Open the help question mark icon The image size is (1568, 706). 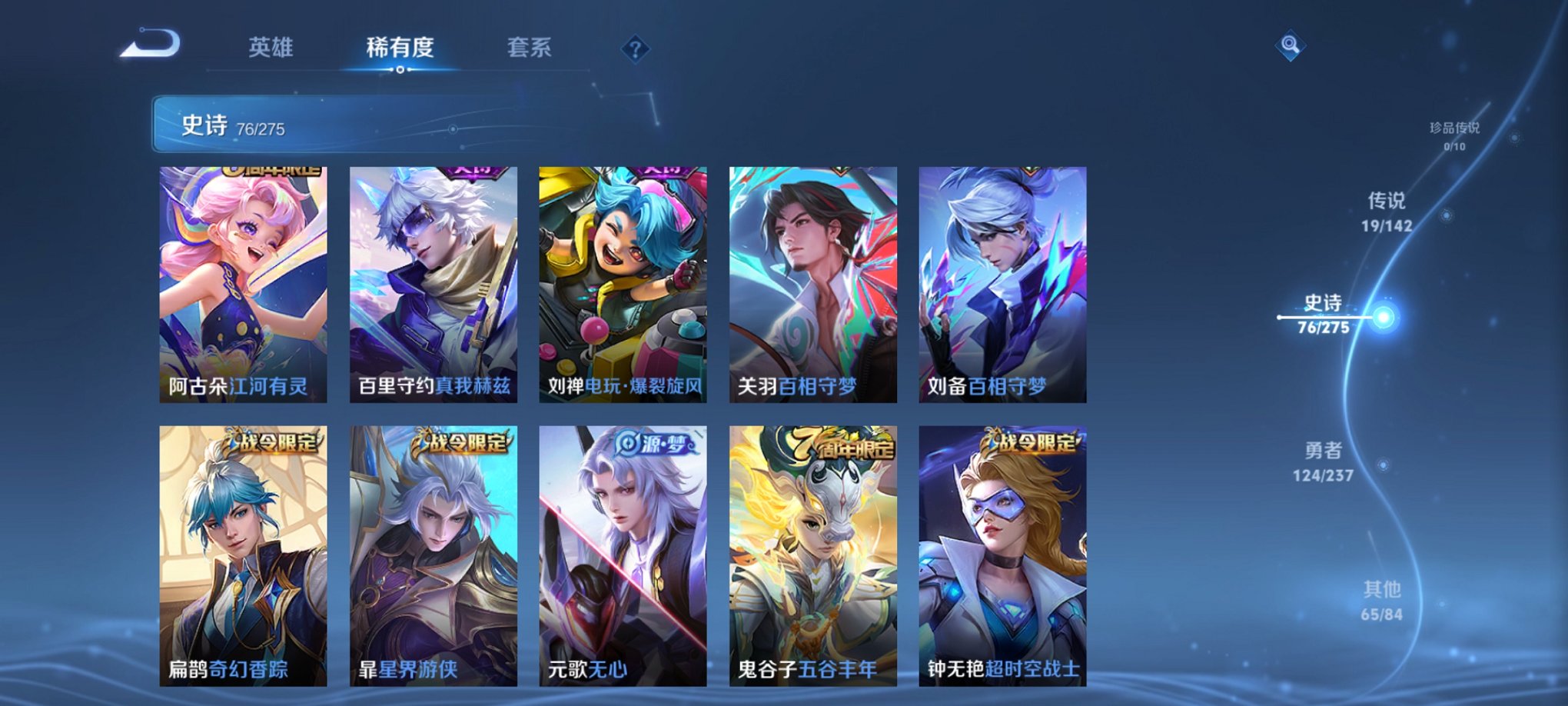pos(635,50)
